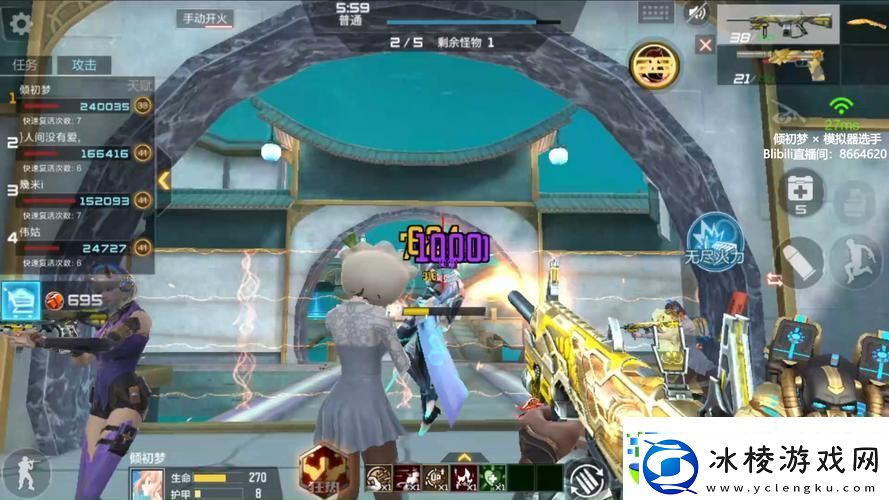Toggle the muted speaker icon
Screen dimensions: 889x500
pos(696,13)
